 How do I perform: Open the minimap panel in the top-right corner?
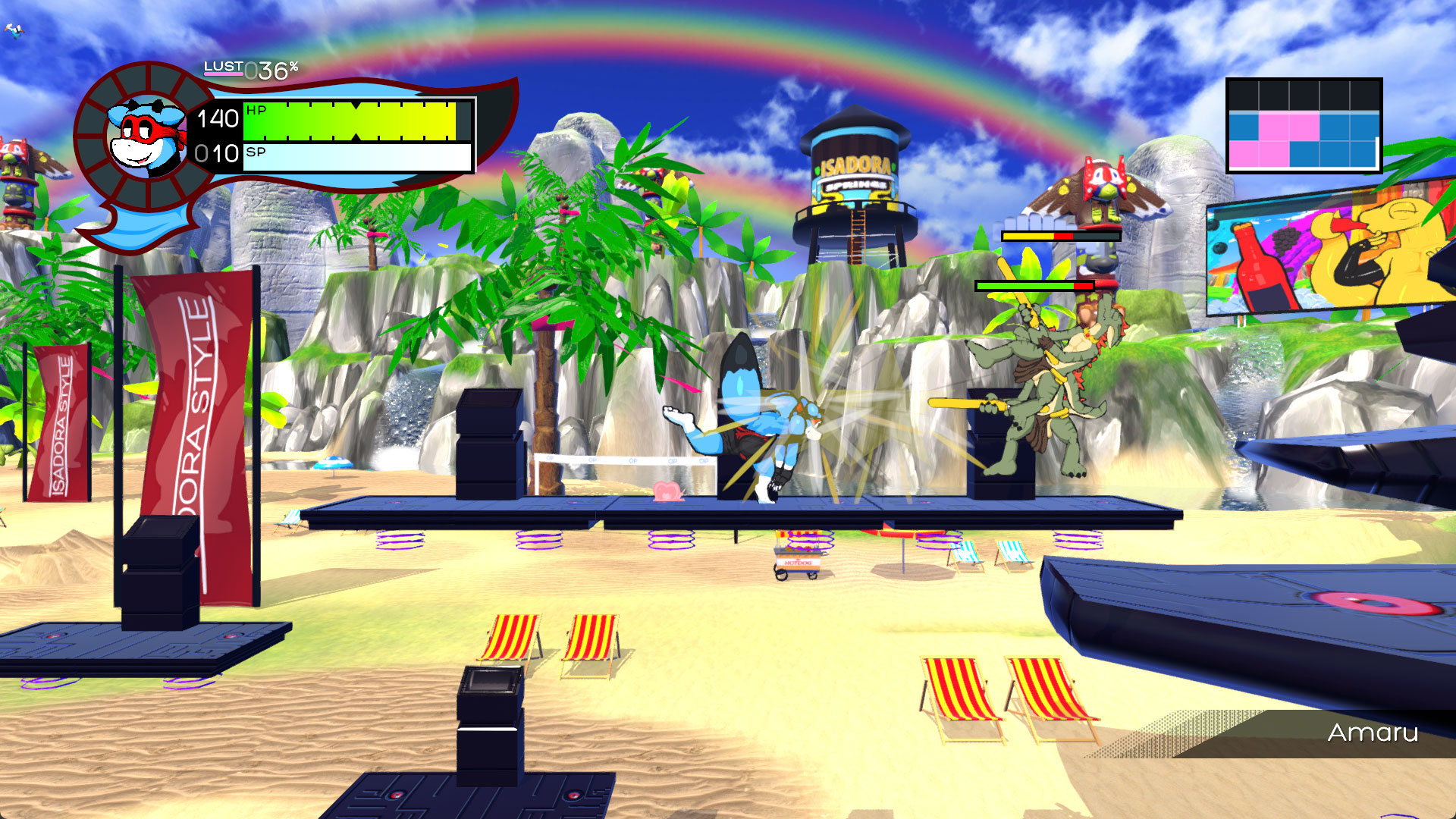(1306, 125)
